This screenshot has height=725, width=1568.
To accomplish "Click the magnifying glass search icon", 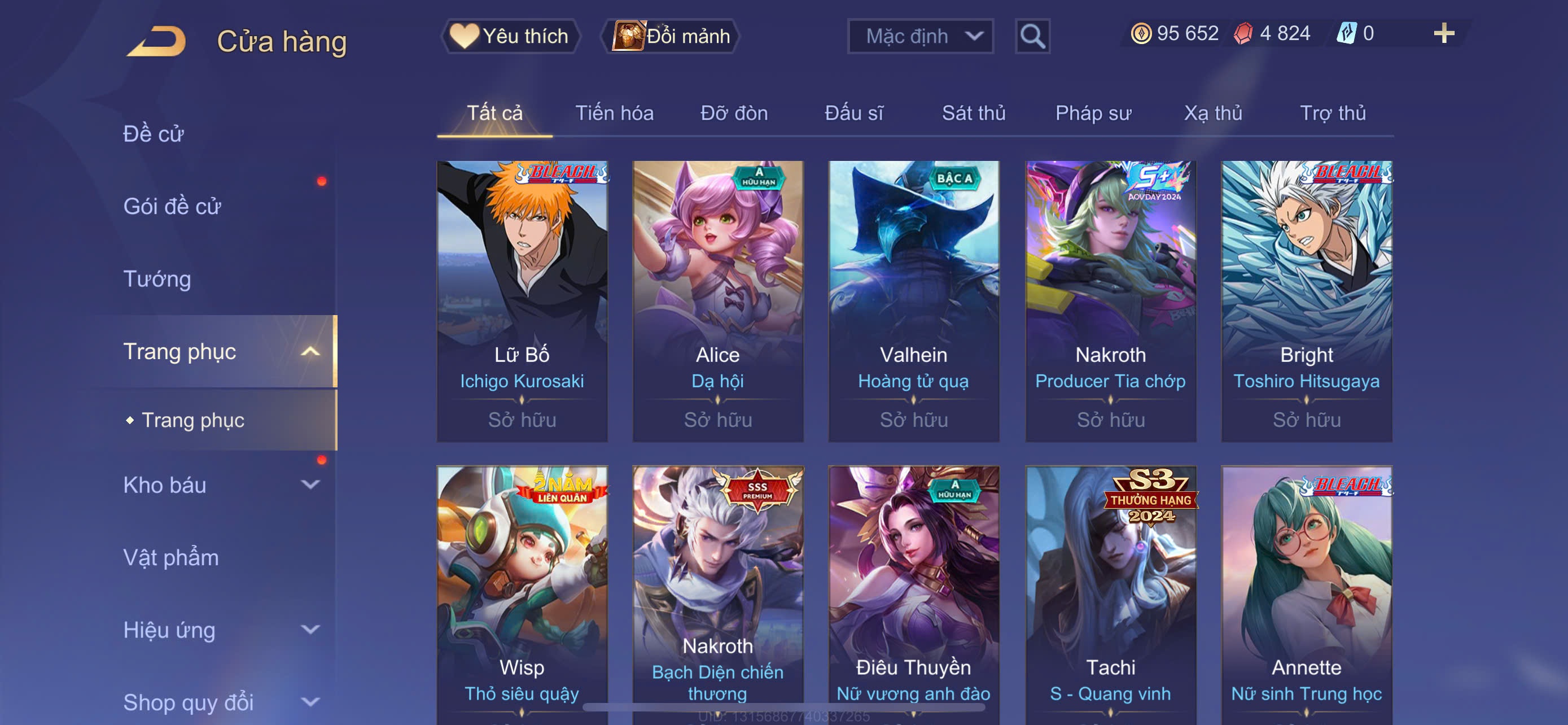I will 1032,37.
